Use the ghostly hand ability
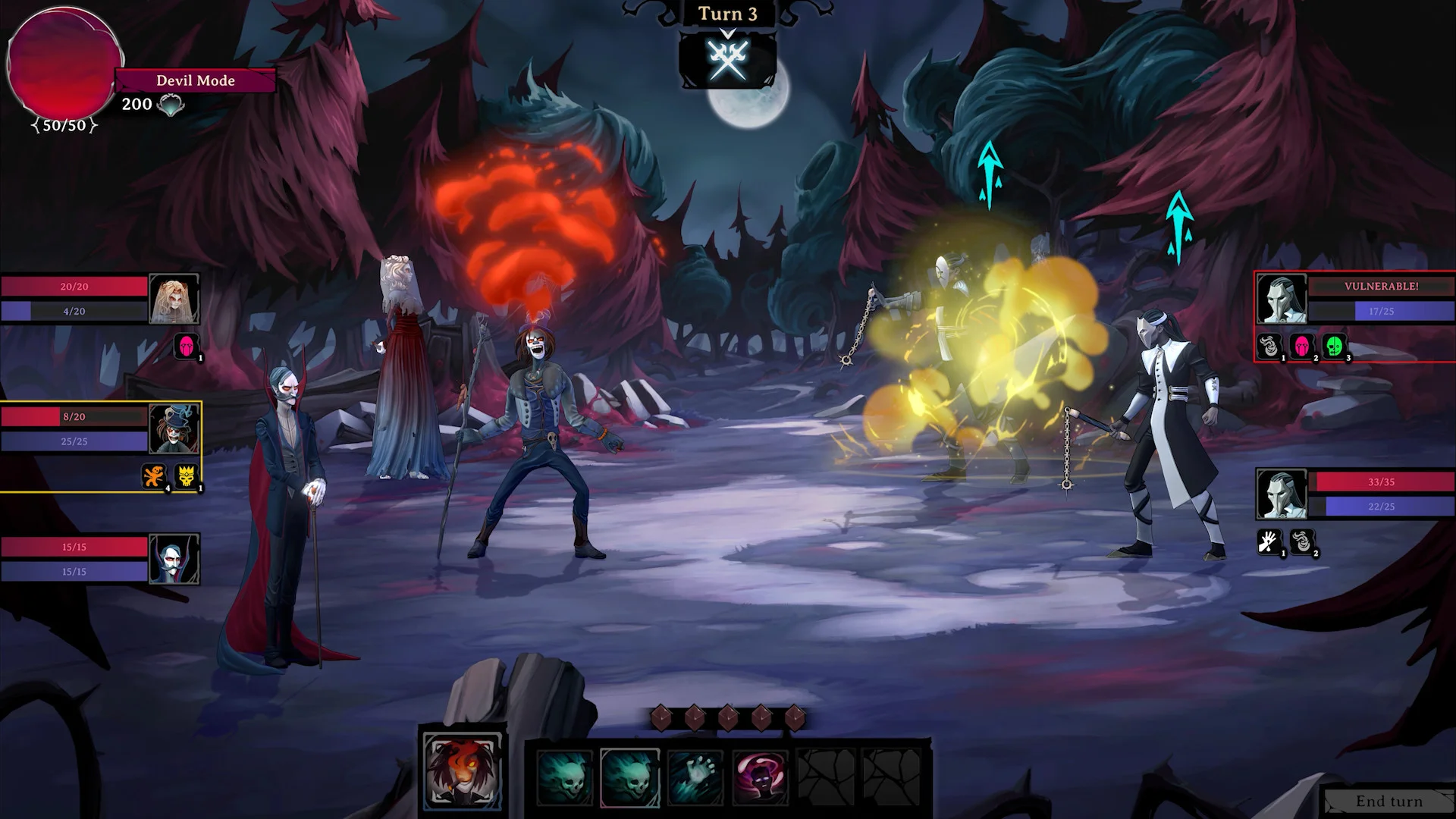Image resolution: width=1456 pixels, height=819 pixels. 695,777
